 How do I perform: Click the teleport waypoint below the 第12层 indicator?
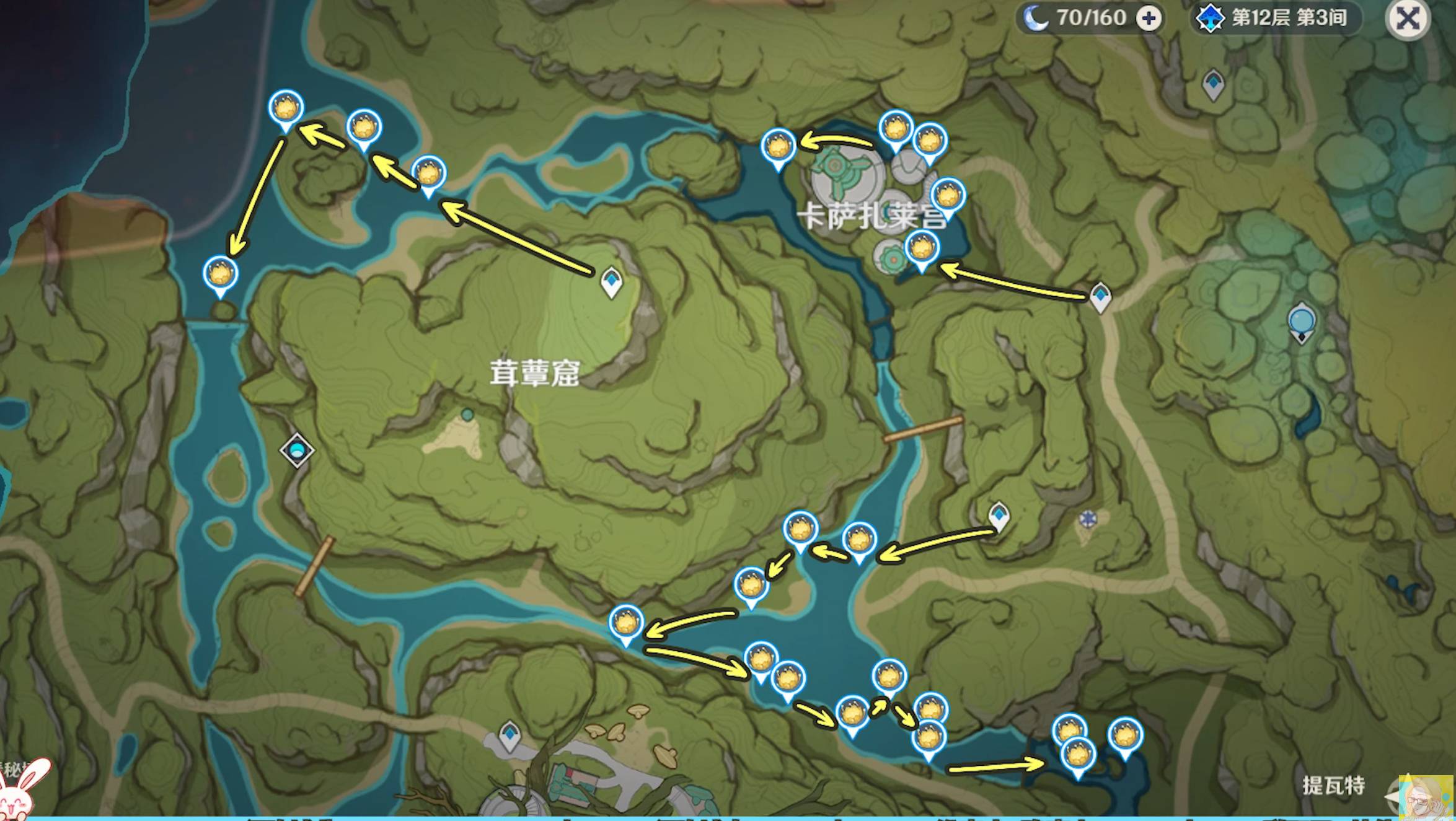pos(1213,84)
